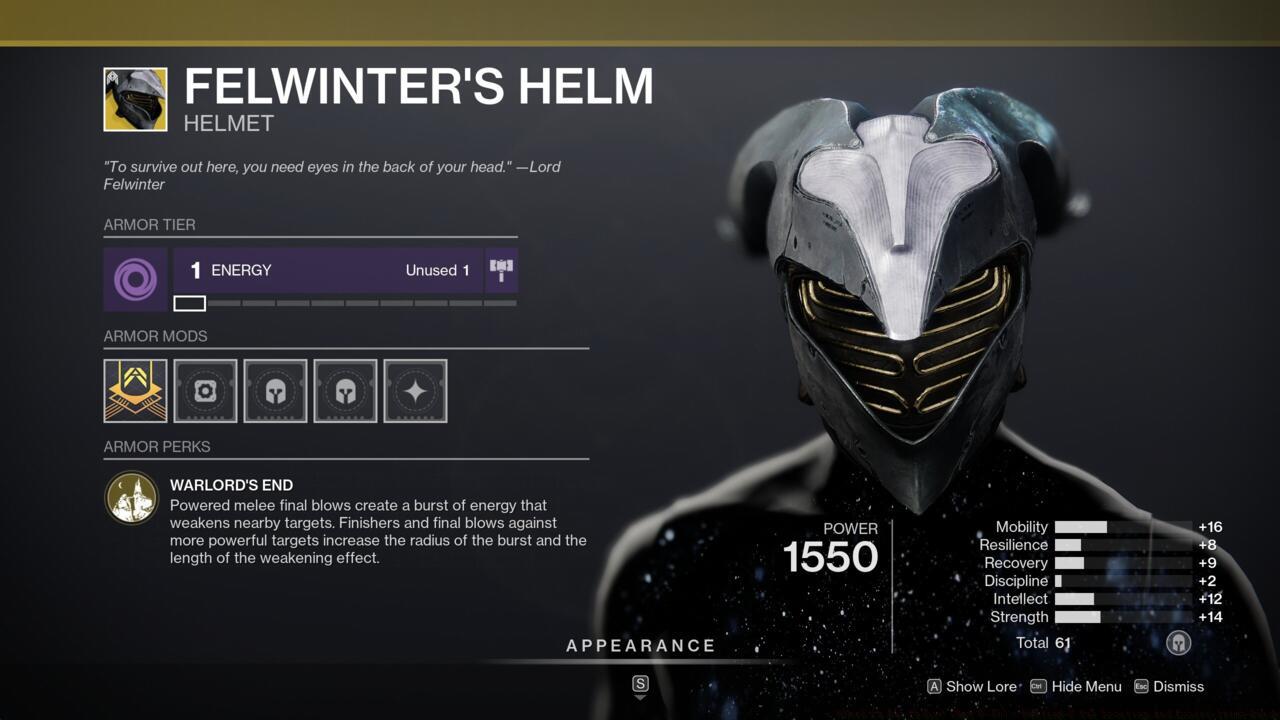
Task: Select the first helmet mod socket
Action: pos(275,391)
